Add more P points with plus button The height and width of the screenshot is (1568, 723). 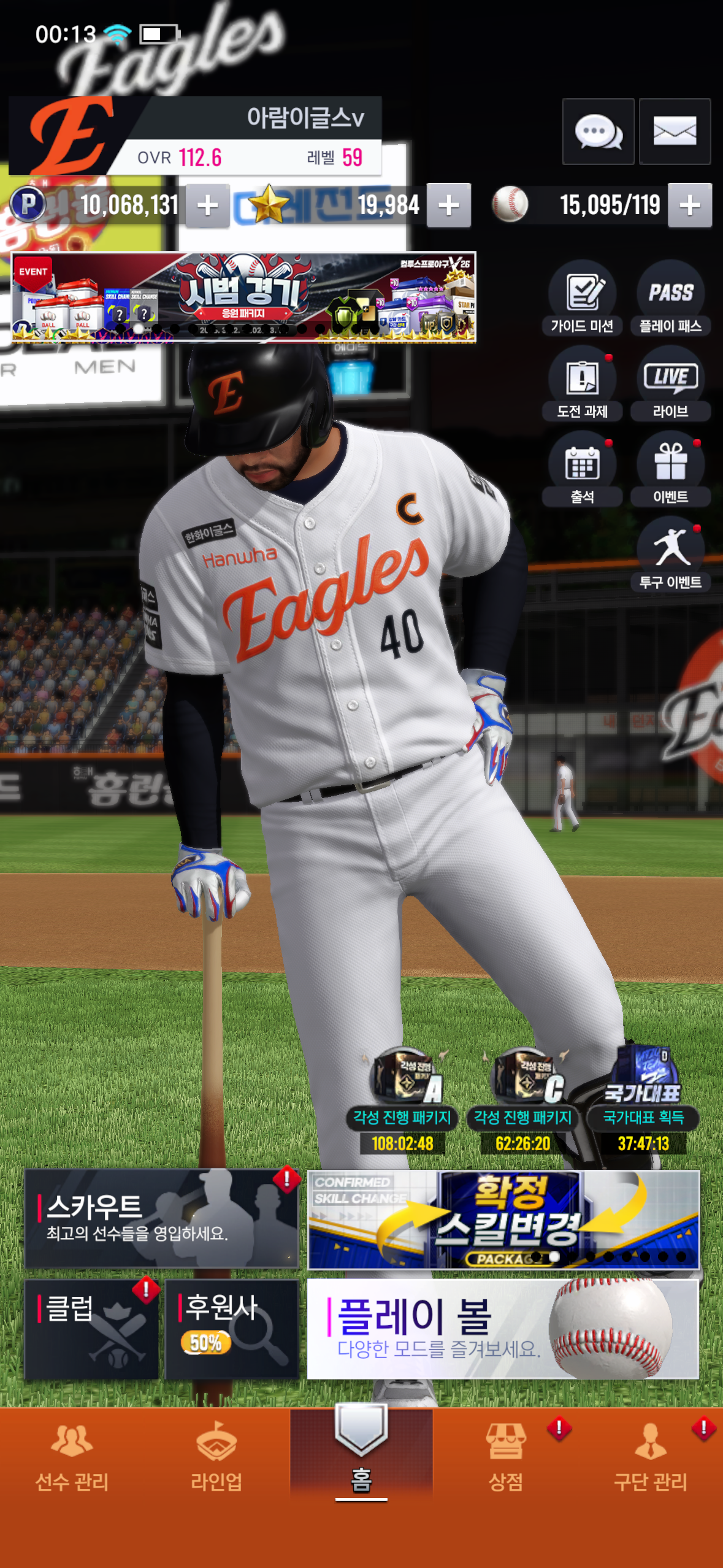click(207, 206)
